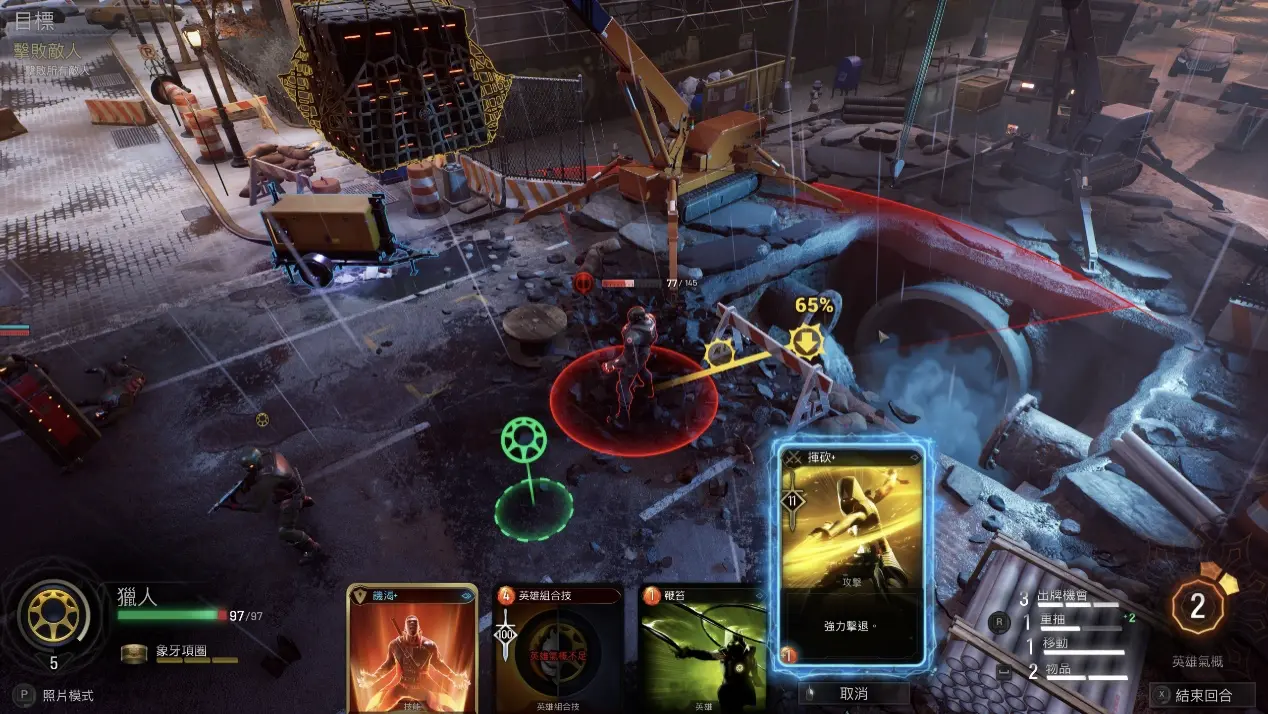Screen dimensions: 1268x714
Task: Cancel the selected card with 取消
Action: [x=853, y=693]
